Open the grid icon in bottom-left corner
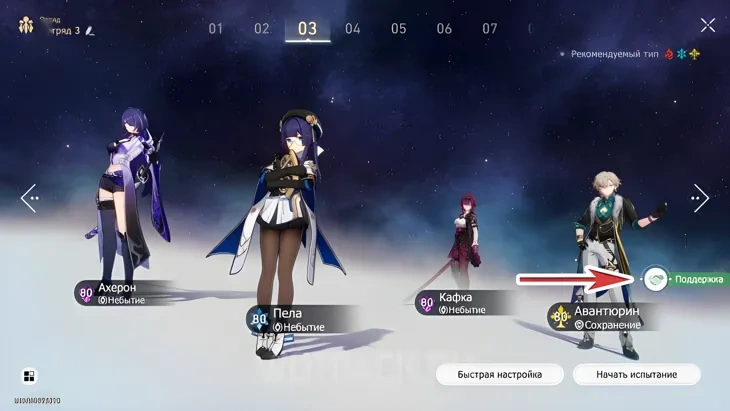This screenshot has width=730, height=411. (29, 376)
